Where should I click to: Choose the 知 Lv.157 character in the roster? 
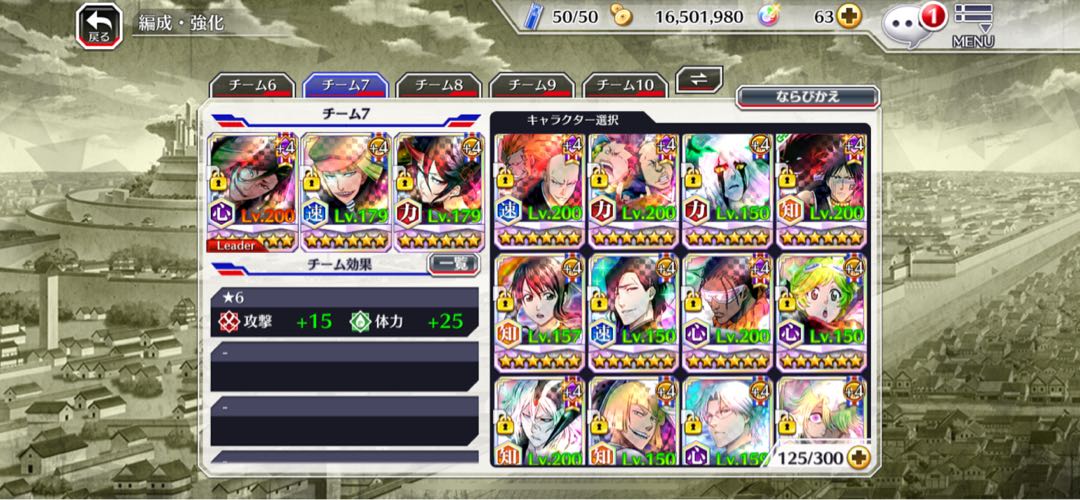[x=538, y=311]
